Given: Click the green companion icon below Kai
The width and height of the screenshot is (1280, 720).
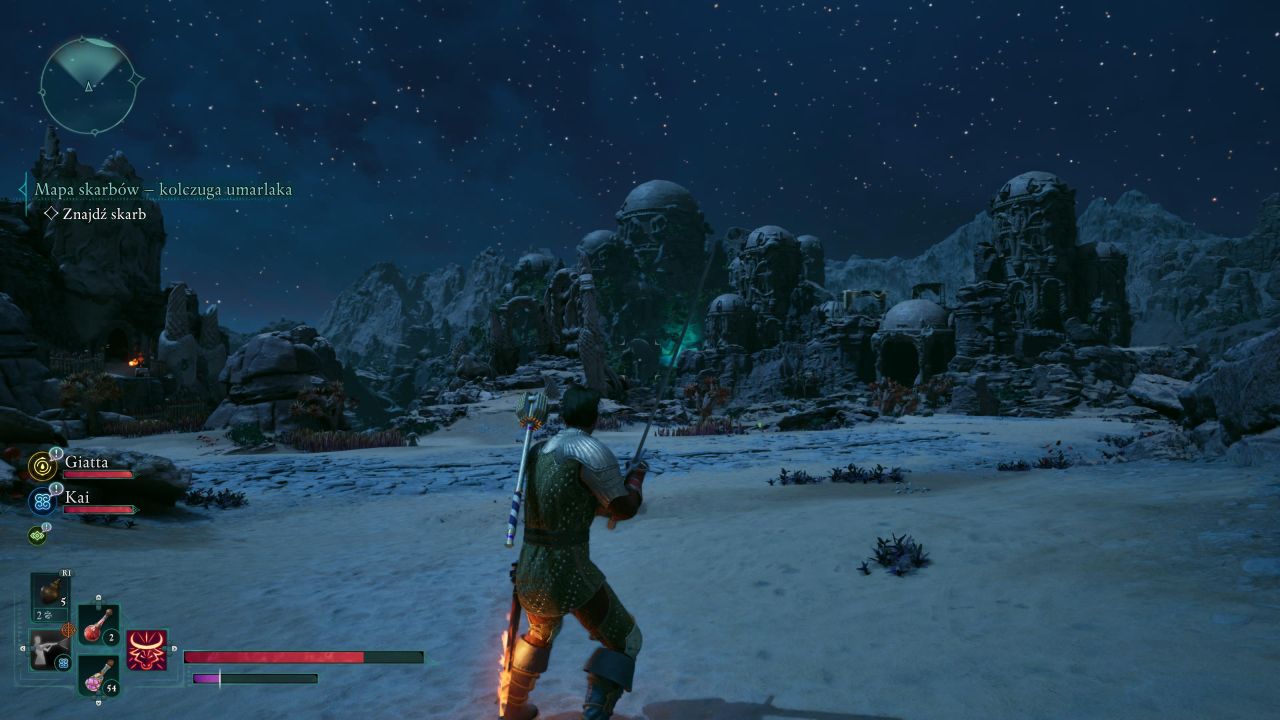Looking at the screenshot, I should click(38, 535).
